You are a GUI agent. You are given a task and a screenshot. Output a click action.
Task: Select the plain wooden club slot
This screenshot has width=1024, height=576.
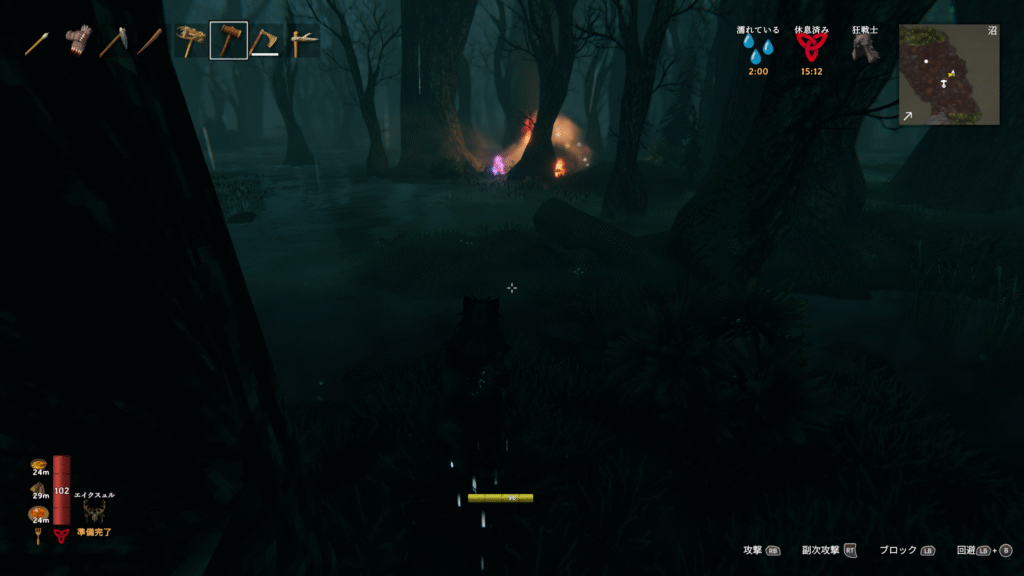[x=151, y=42]
